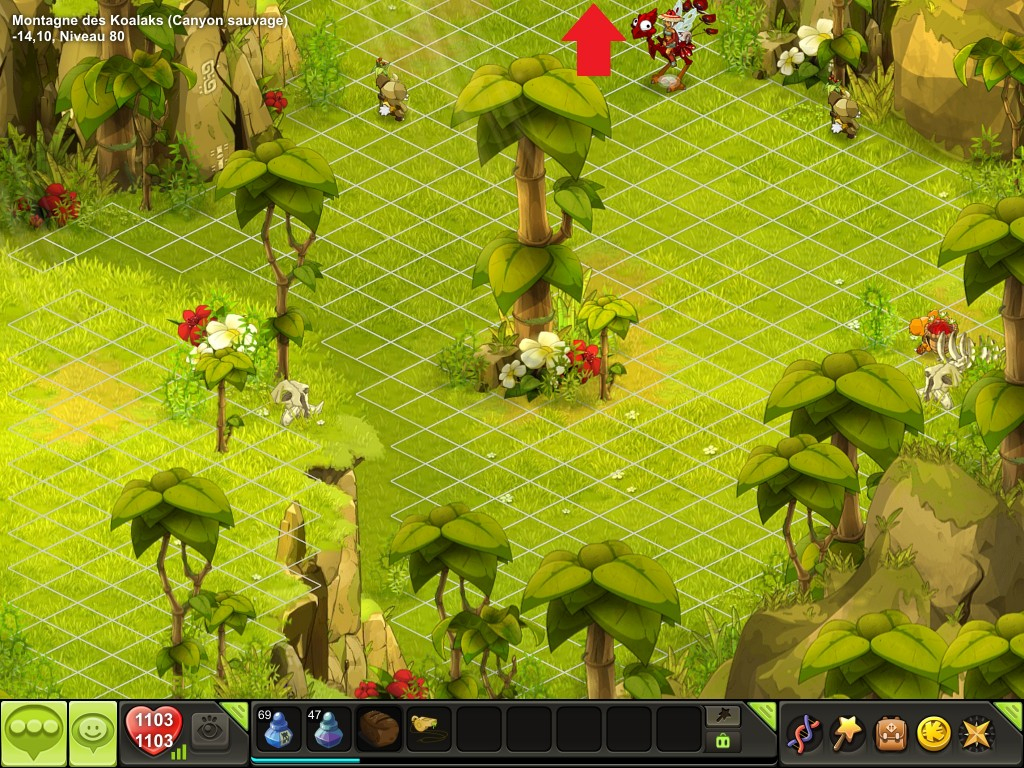This screenshot has width=1024, height=768.
Task: Open the DNA helix characteristics menu
Action: click(x=804, y=733)
